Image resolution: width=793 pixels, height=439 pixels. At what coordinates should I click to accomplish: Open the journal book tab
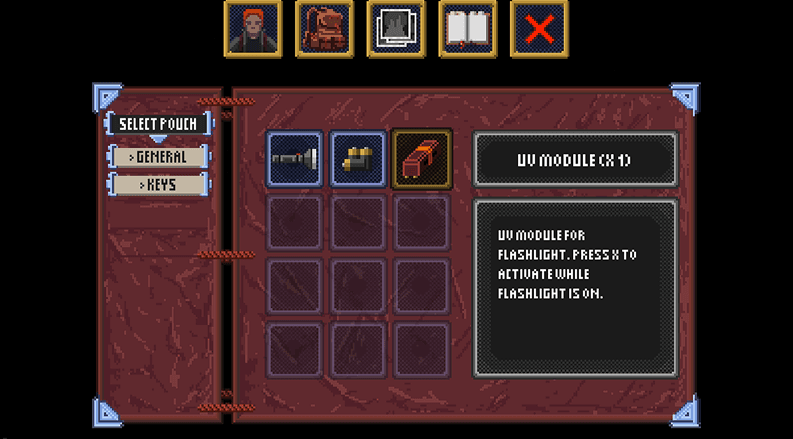click(x=467, y=30)
